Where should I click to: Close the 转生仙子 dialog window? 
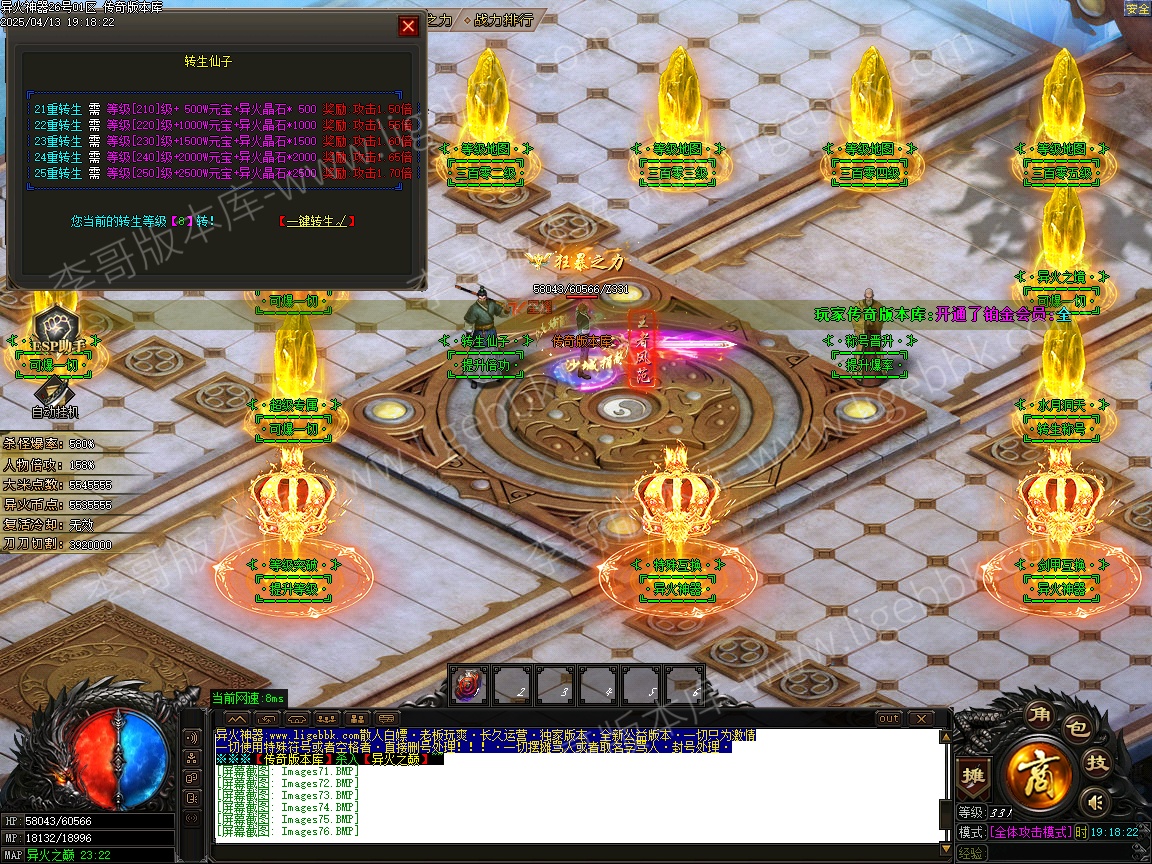click(408, 26)
